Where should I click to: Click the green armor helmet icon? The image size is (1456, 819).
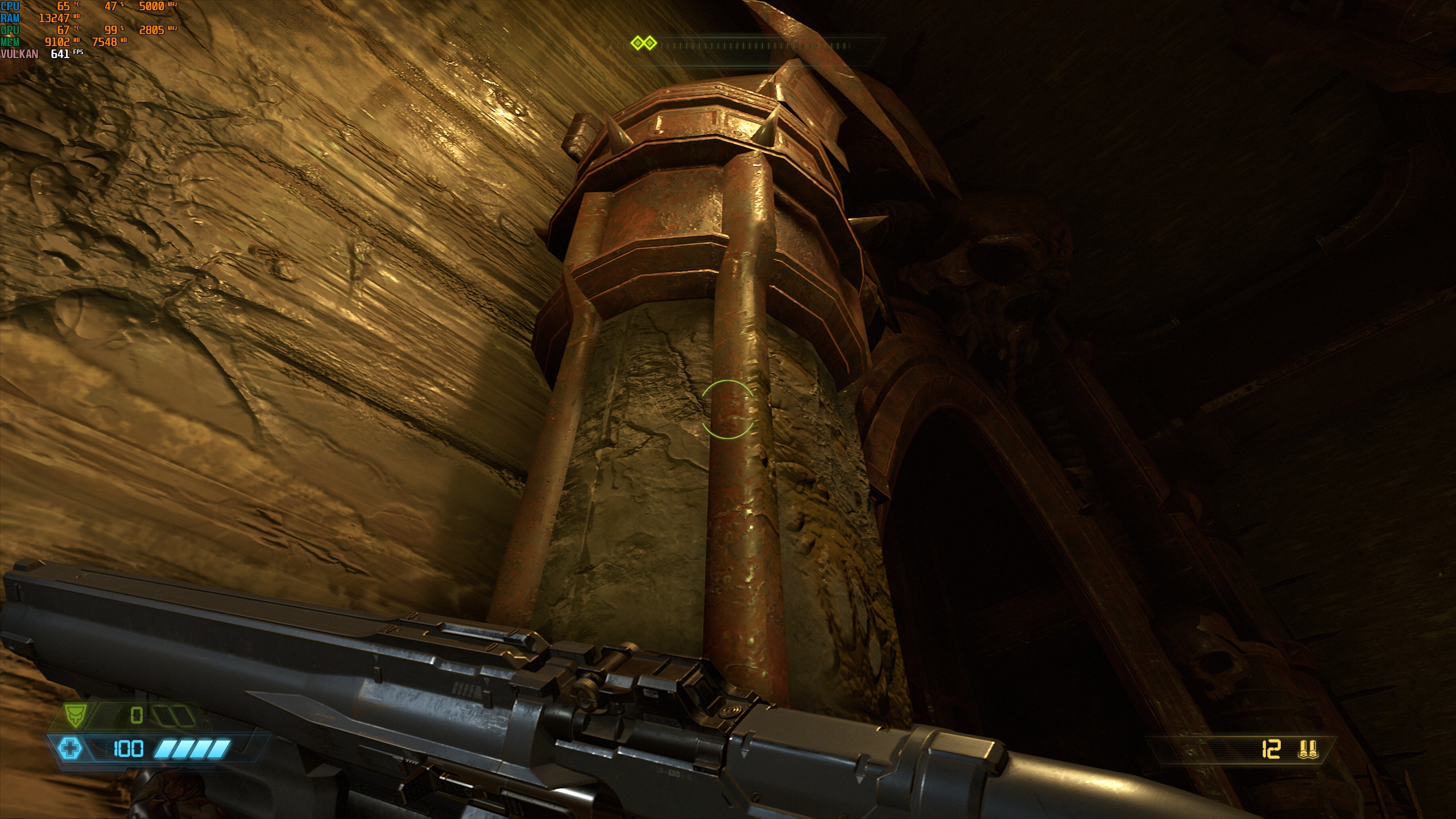pyautogui.click(x=75, y=715)
